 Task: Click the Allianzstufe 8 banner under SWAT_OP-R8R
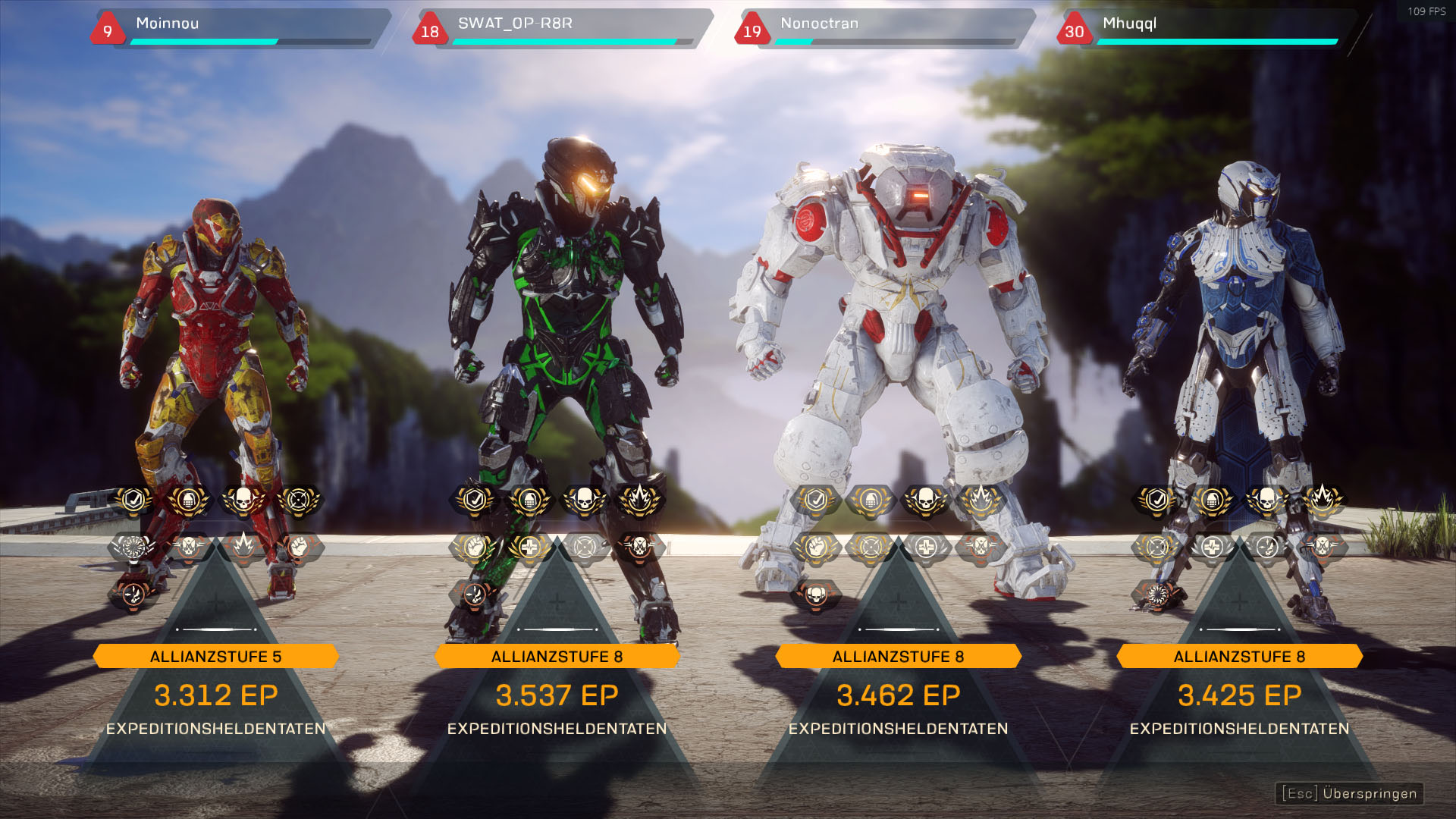[557, 656]
